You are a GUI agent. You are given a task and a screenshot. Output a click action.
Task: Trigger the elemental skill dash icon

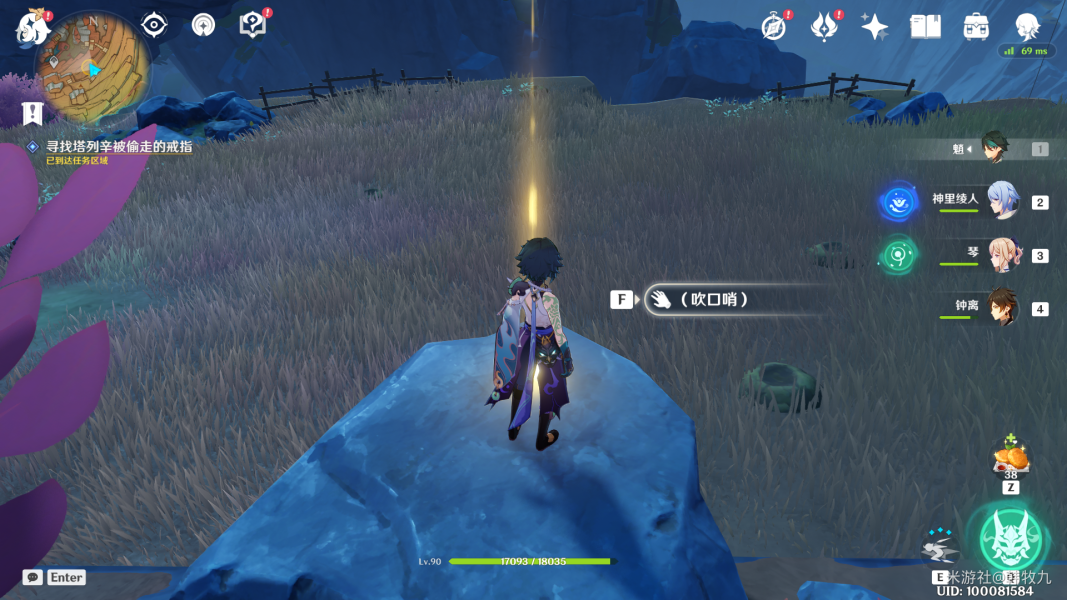click(940, 548)
